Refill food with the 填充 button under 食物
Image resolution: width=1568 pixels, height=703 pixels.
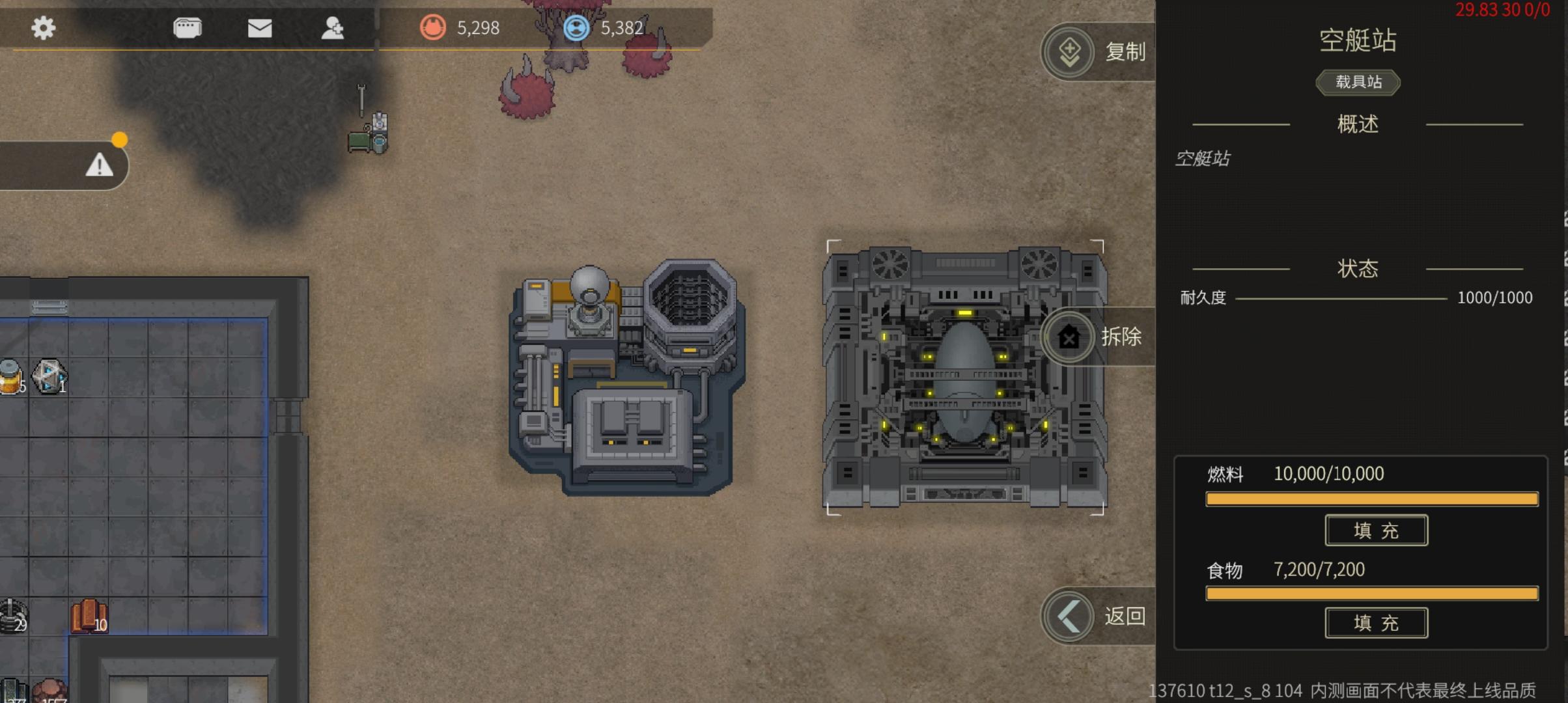click(x=1376, y=623)
